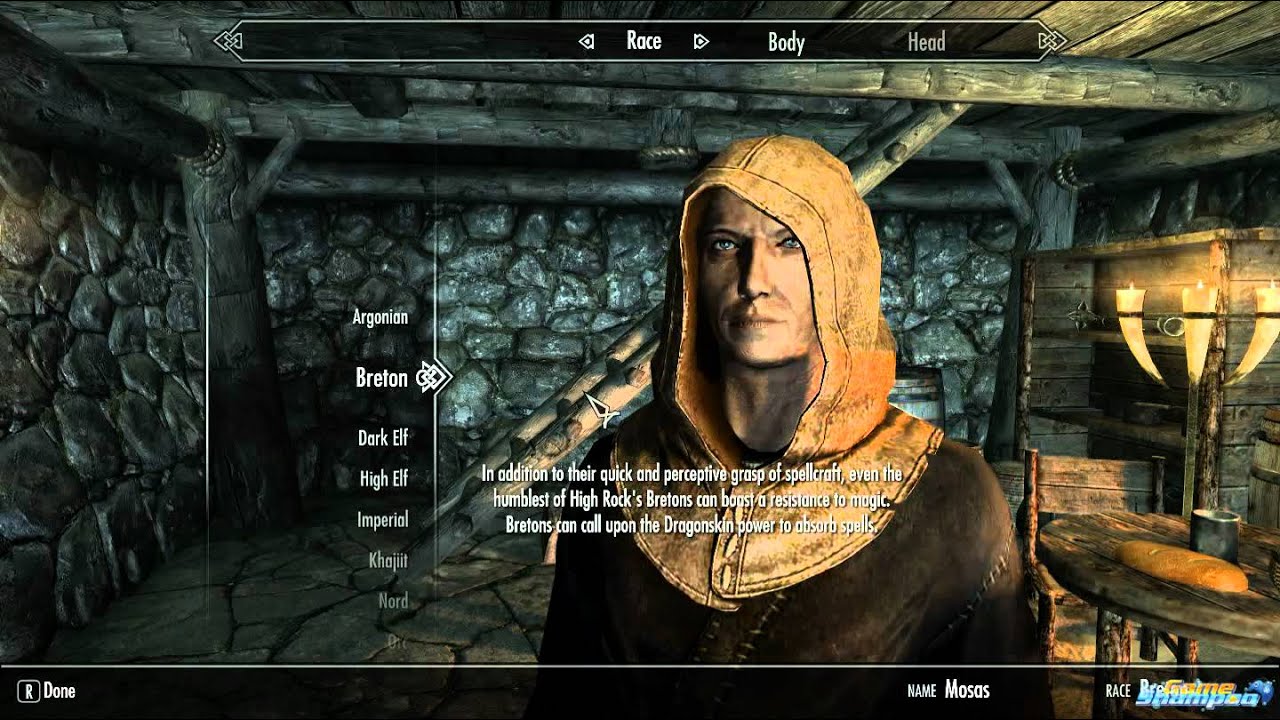The width and height of the screenshot is (1280, 720).
Task: Choose the Nord race
Action: [x=393, y=601]
